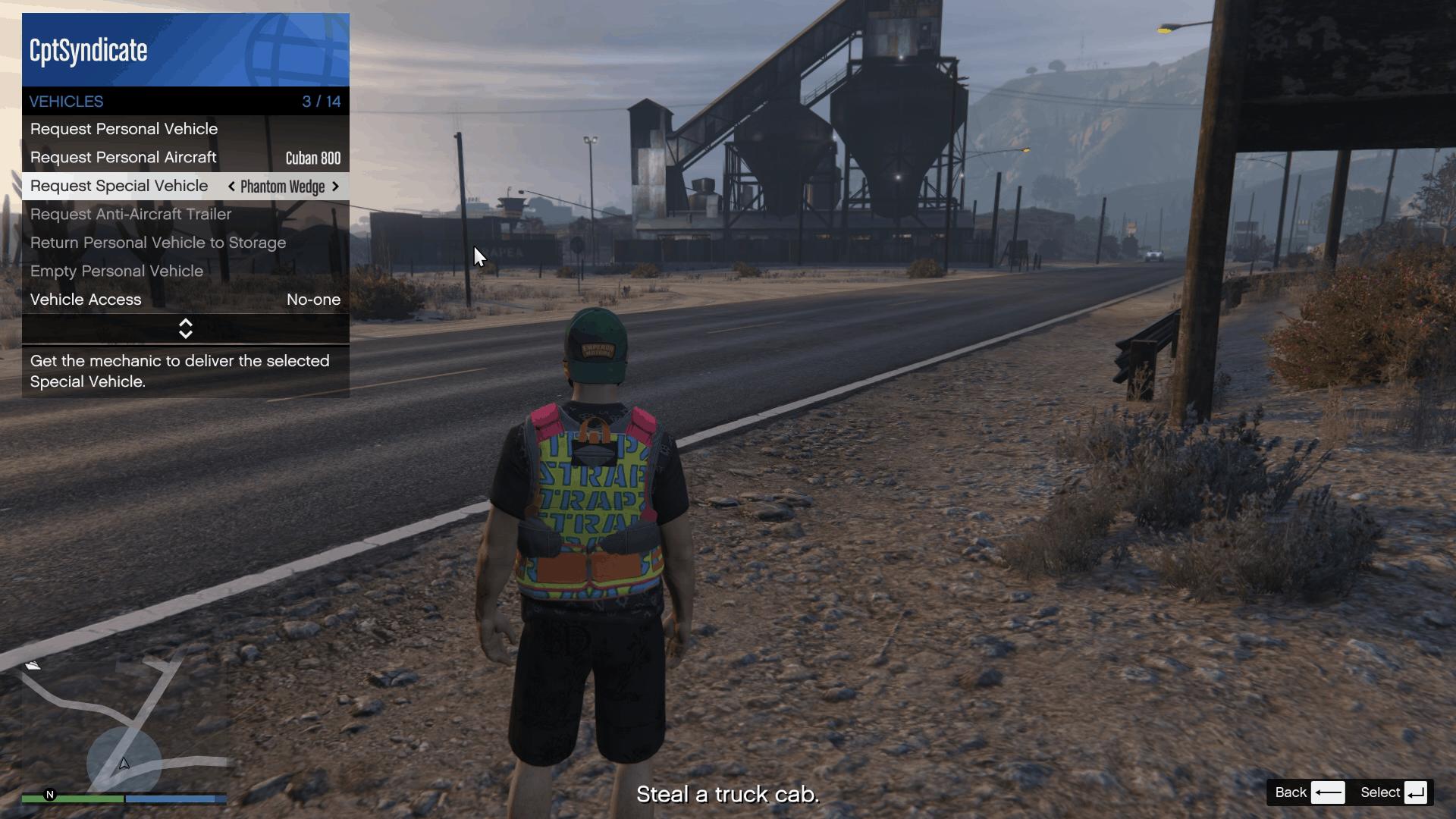The image size is (1456, 819).
Task: Select Request Anti-Aircraft Trailer
Action: pos(130,215)
